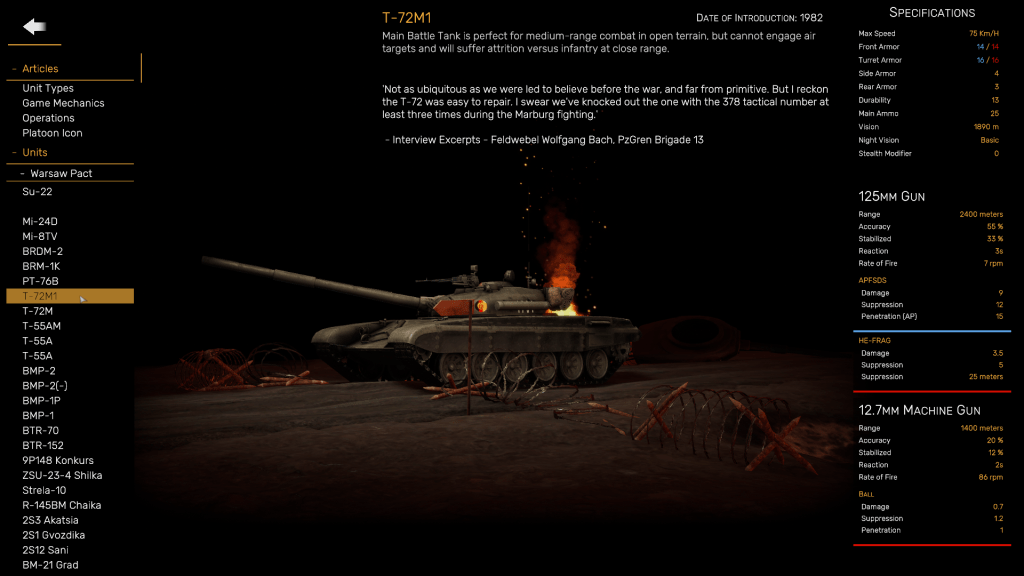
Task: View the 9P148 Konkurs entry
Action: pos(58,460)
